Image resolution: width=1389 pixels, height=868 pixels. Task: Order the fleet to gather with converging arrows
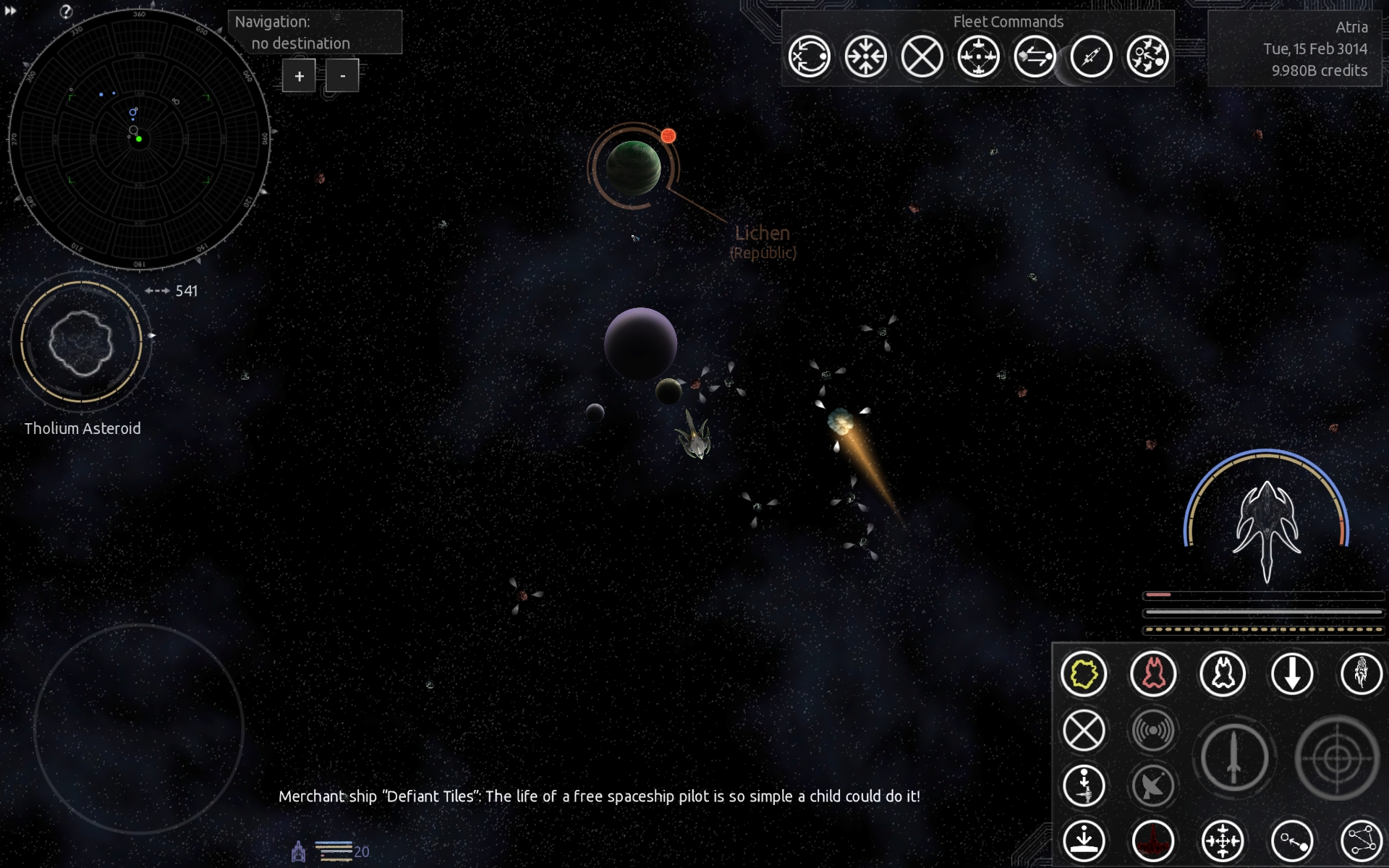coord(865,56)
